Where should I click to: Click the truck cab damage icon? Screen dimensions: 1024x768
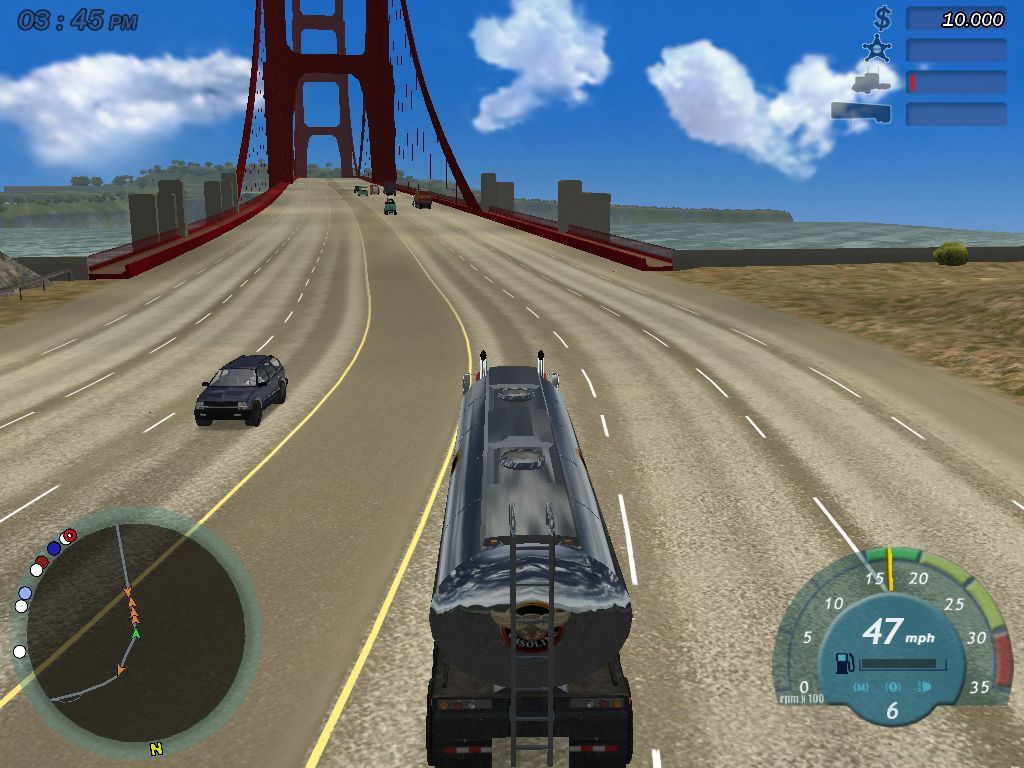point(871,81)
